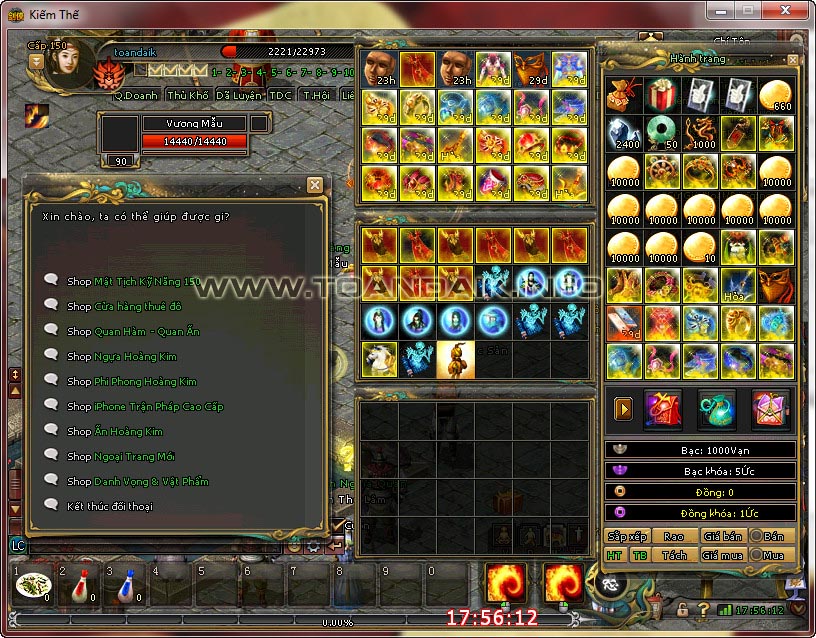Click the Tách split button

[x=674, y=555]
